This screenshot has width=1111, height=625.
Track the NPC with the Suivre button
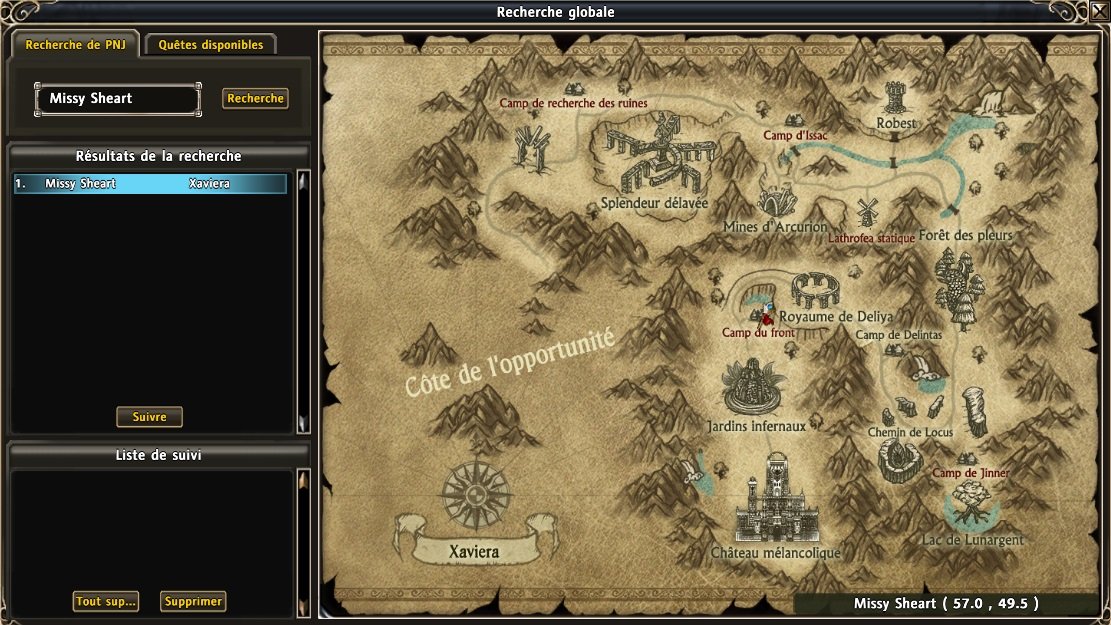(x=149, y=417)
